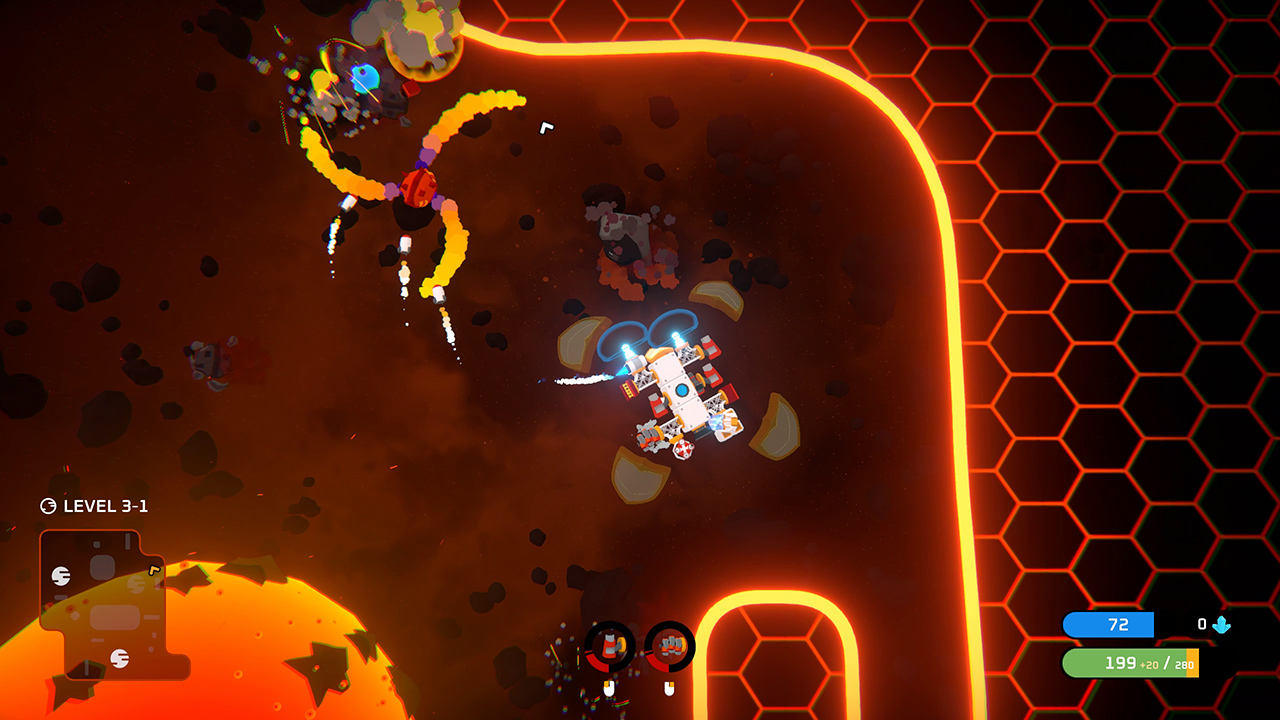The height and width of the screenshot is (720, 1280).
Task: Click the top-left portal symbol on the minimap
Action: point(61,576)
